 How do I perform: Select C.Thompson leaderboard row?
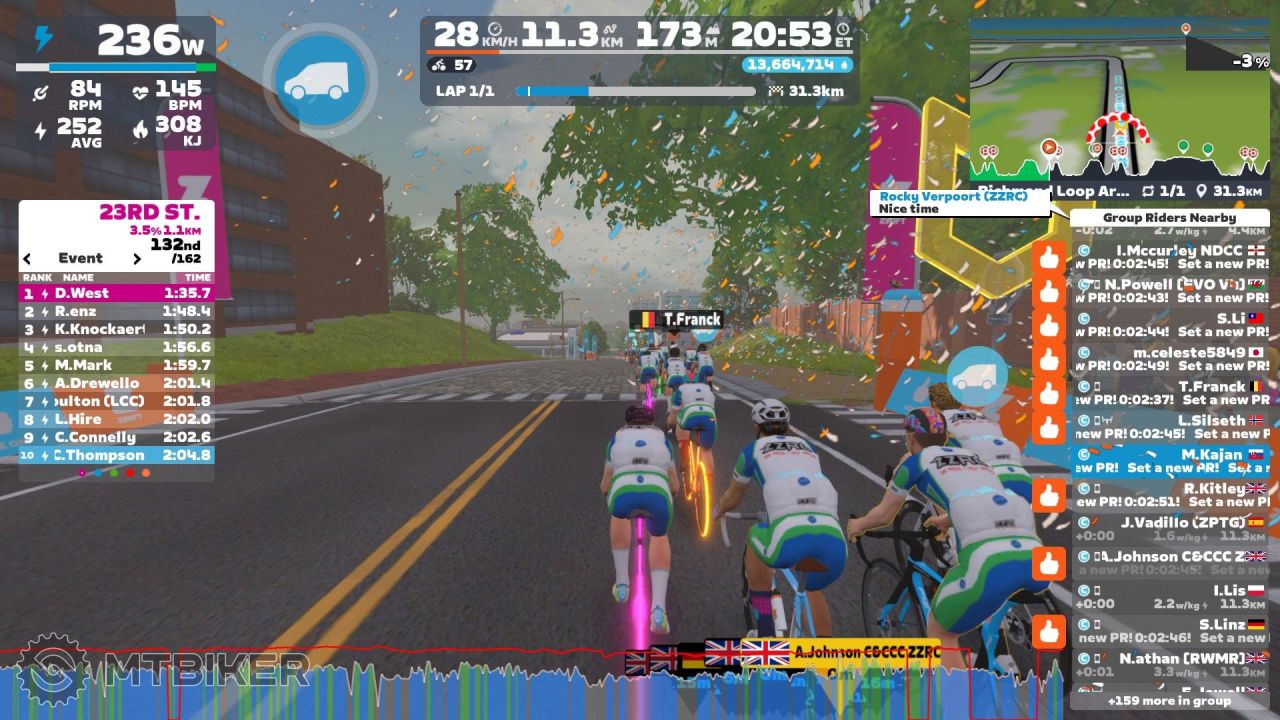point(116,455)
